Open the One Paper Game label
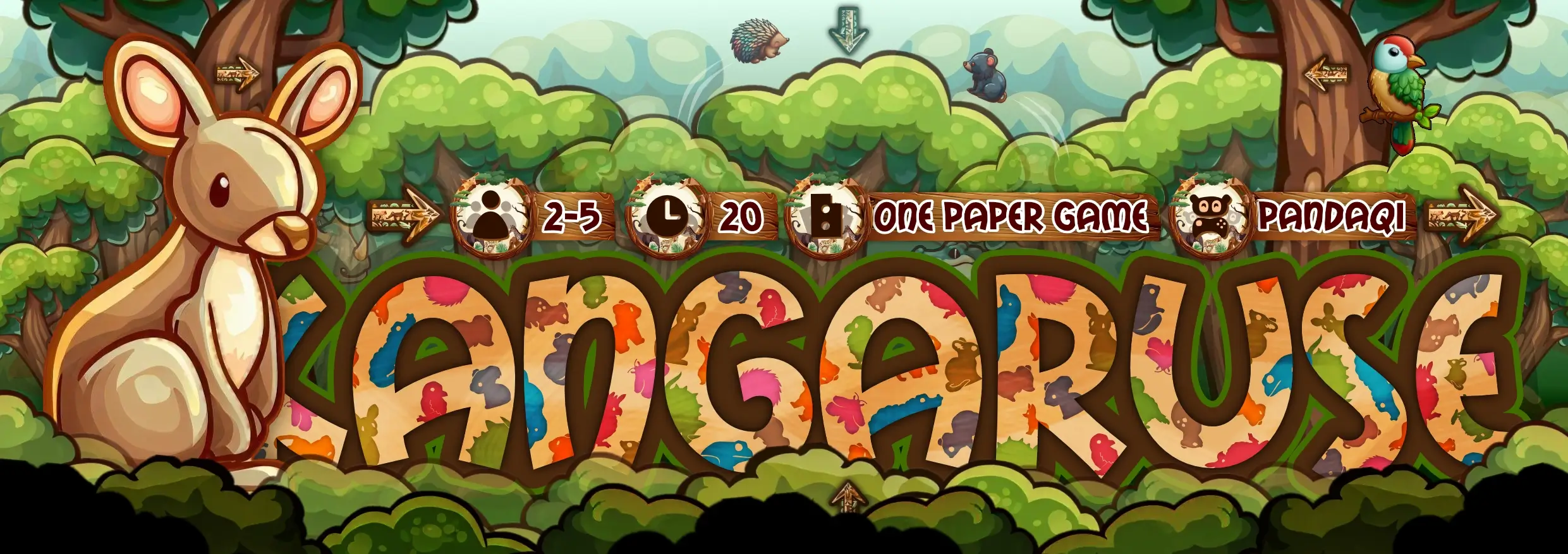The width and height of the screenshot is (1568, 554). [1009, 217]
